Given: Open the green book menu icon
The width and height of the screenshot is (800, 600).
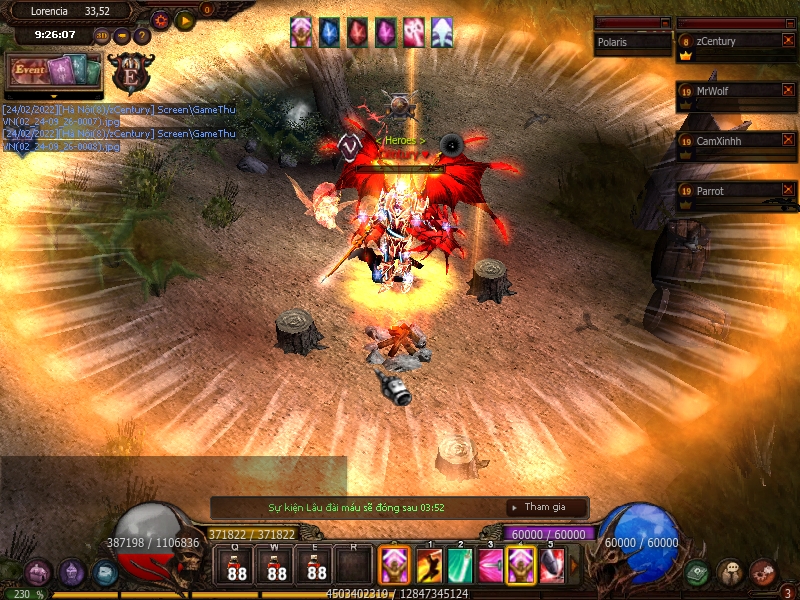Looking at the screenshot, I should [x=698, y=573].
